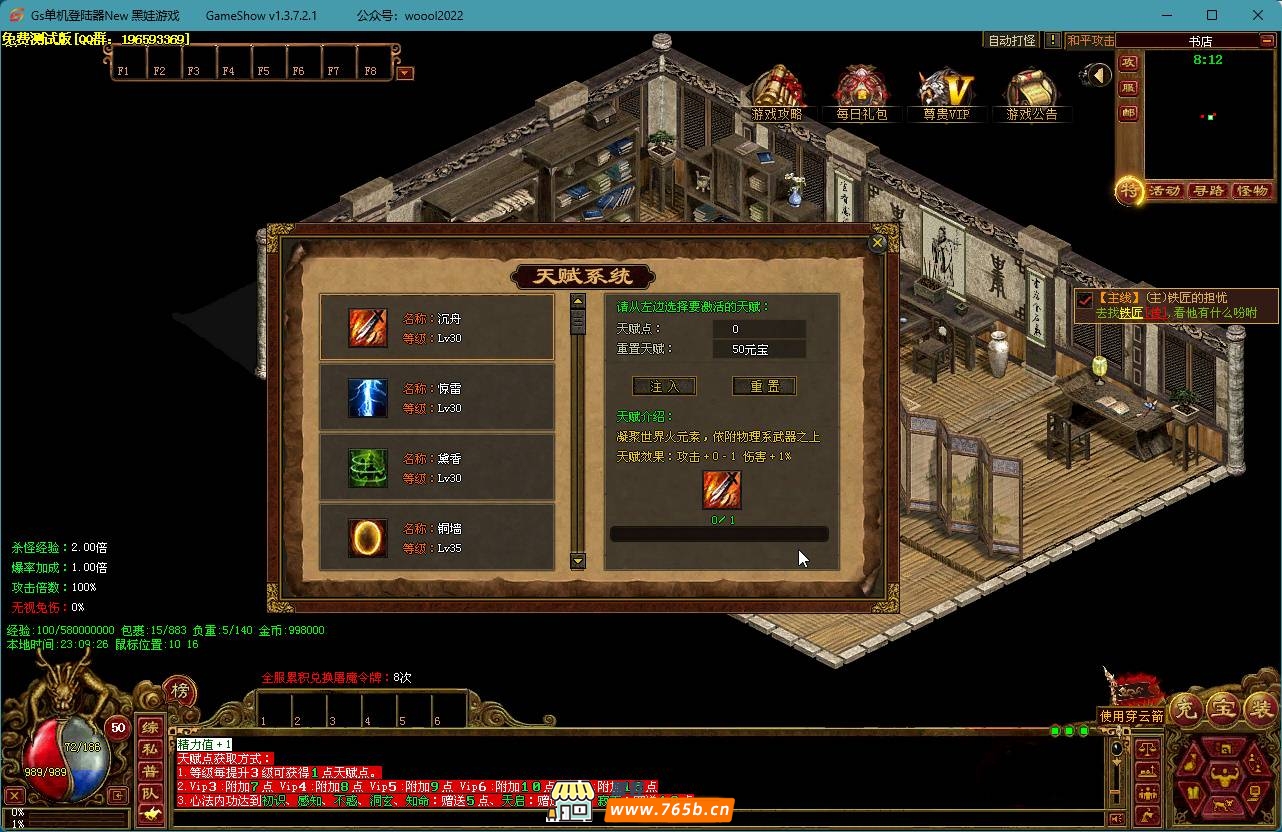Switch the 和平攻击 attack mode

[x=1090, y=41]
